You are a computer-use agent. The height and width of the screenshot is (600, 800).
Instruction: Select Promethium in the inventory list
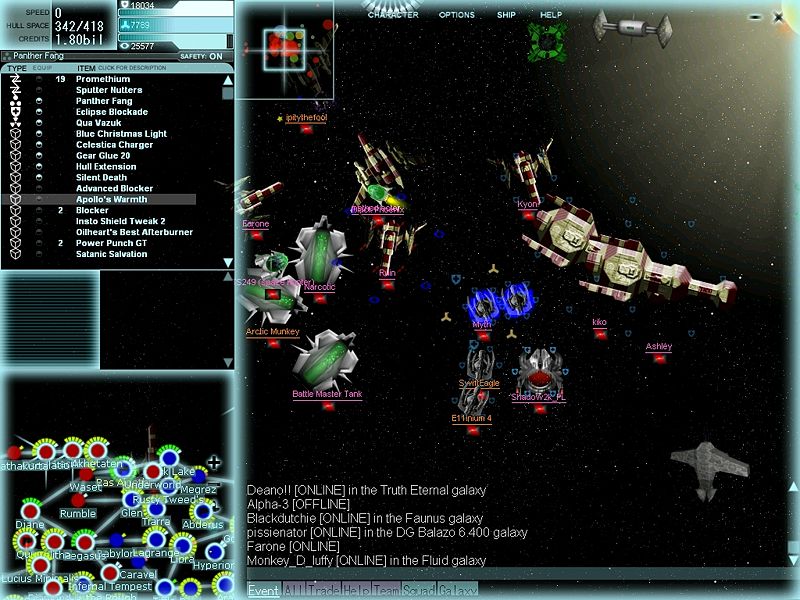pyautogui.click(x=103, y=79)
